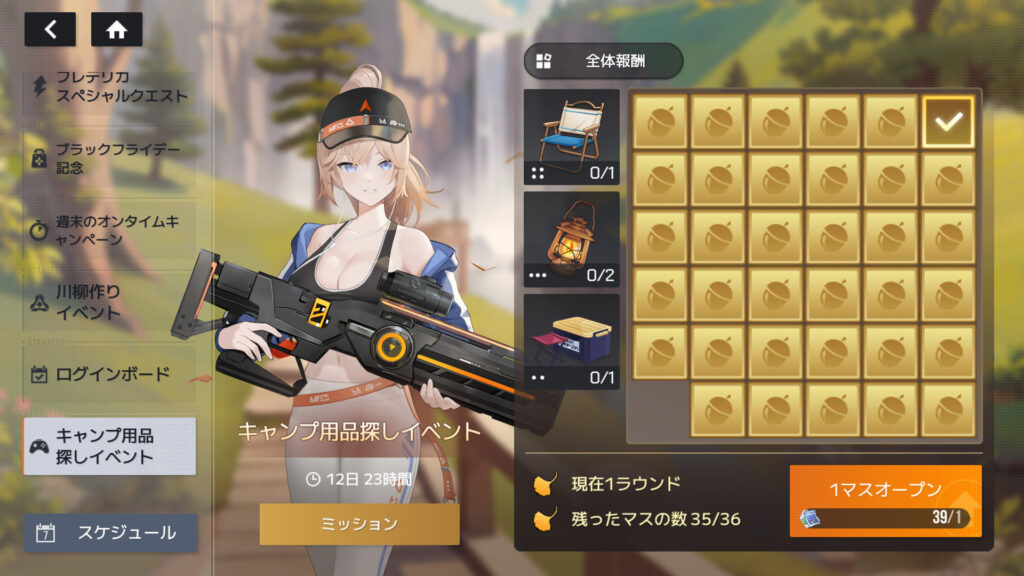
Task: Switch to the ブラックフライデー記念 tab
Action: tap(110, 158)
